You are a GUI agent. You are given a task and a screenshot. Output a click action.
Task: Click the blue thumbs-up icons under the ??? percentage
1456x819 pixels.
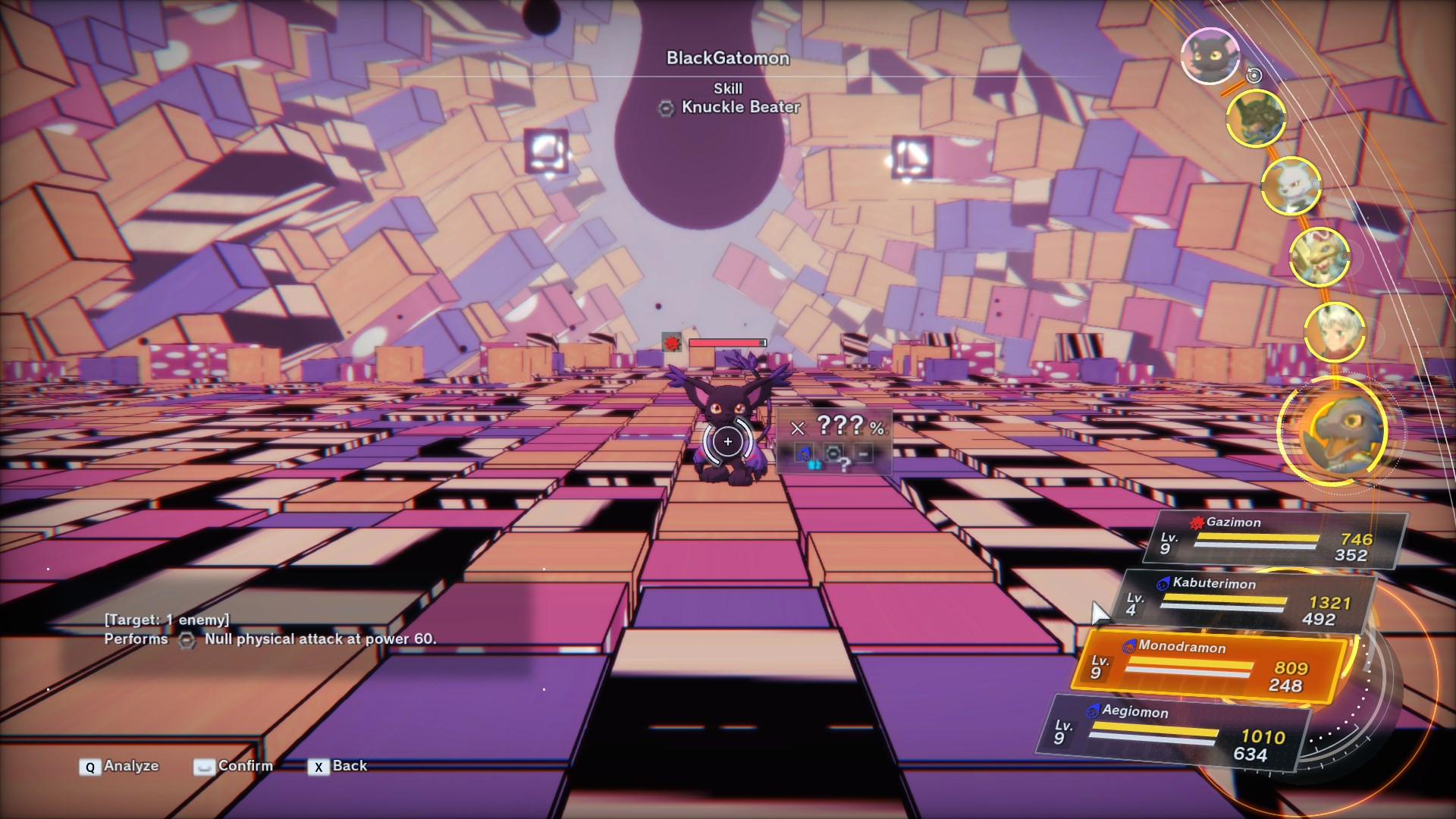[814, 465]
